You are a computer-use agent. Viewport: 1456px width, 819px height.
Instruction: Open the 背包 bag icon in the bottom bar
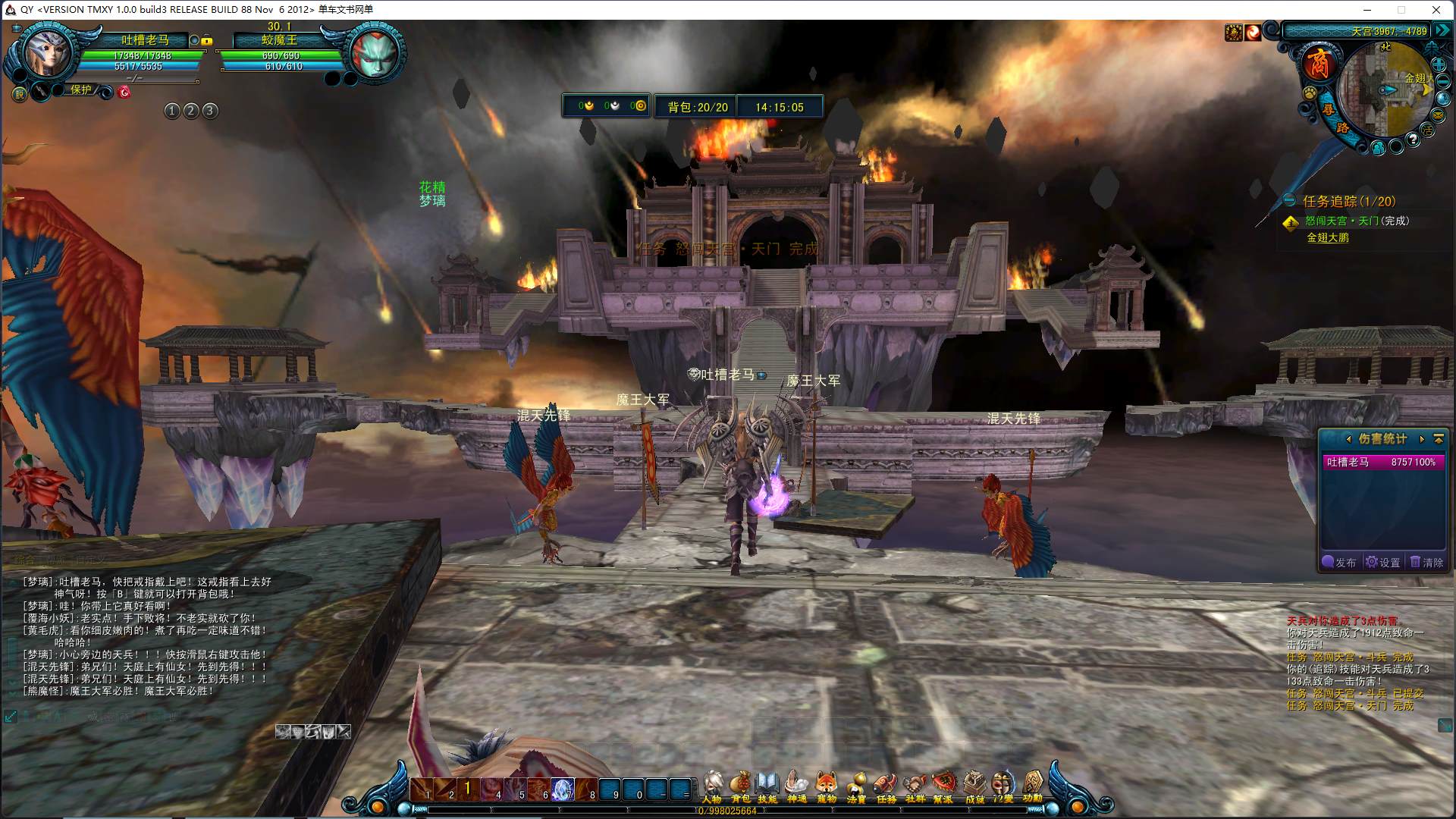(740, 786)
